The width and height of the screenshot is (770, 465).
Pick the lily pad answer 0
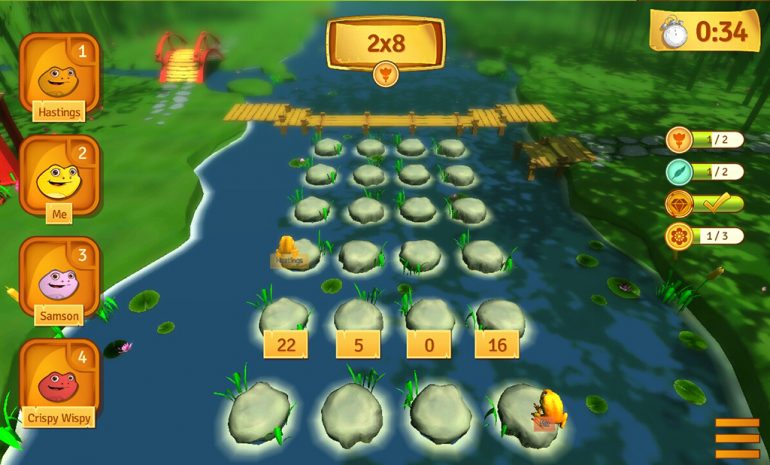coord(429,344)
